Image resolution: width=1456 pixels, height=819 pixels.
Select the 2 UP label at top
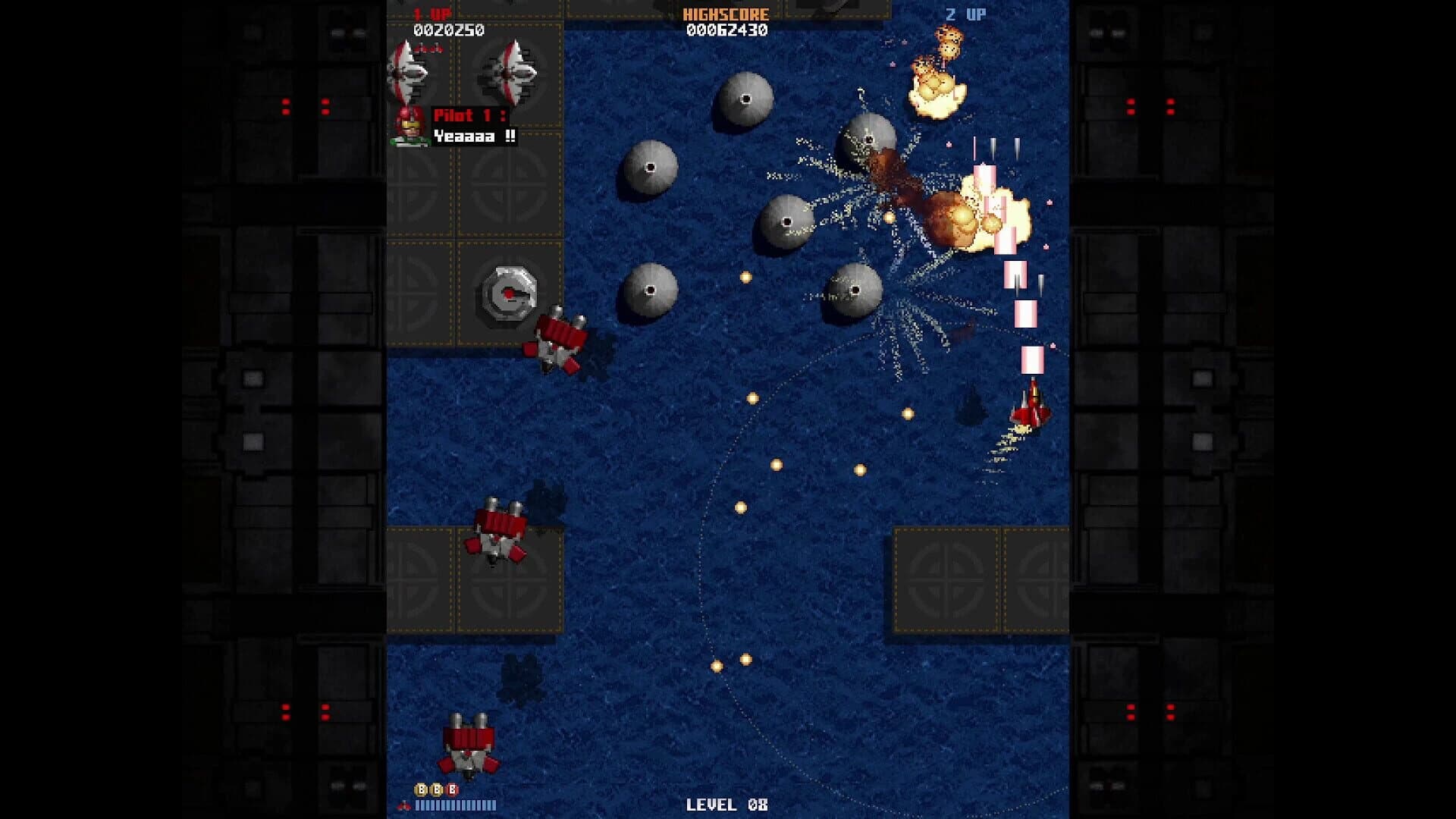965,12
